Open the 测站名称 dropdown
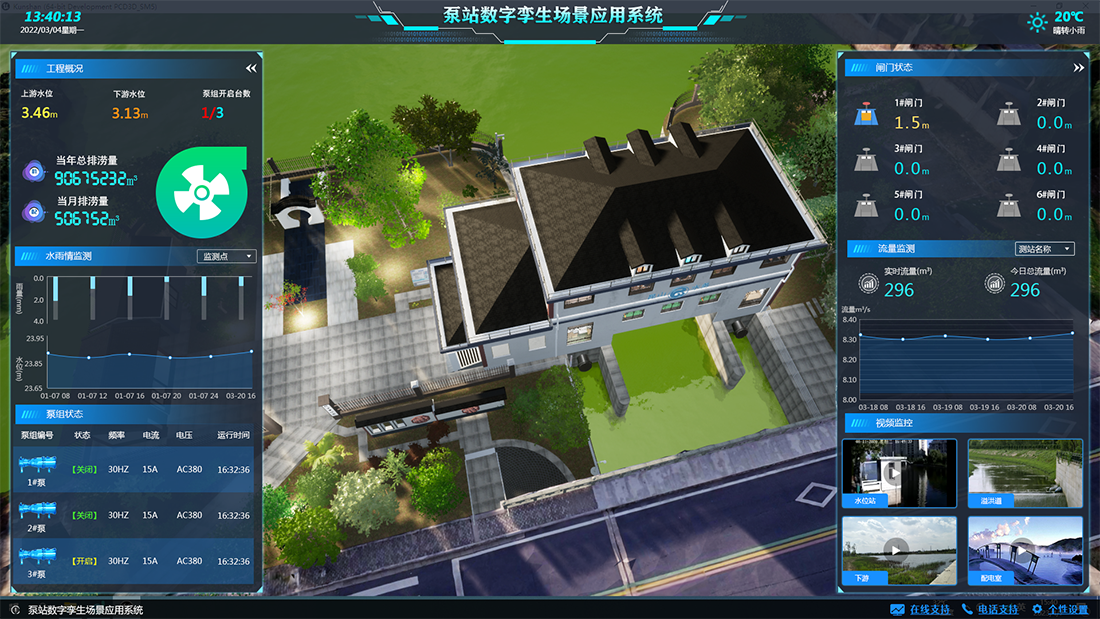The width and height of the screenshot is (1100, 619). point(1044,249)
